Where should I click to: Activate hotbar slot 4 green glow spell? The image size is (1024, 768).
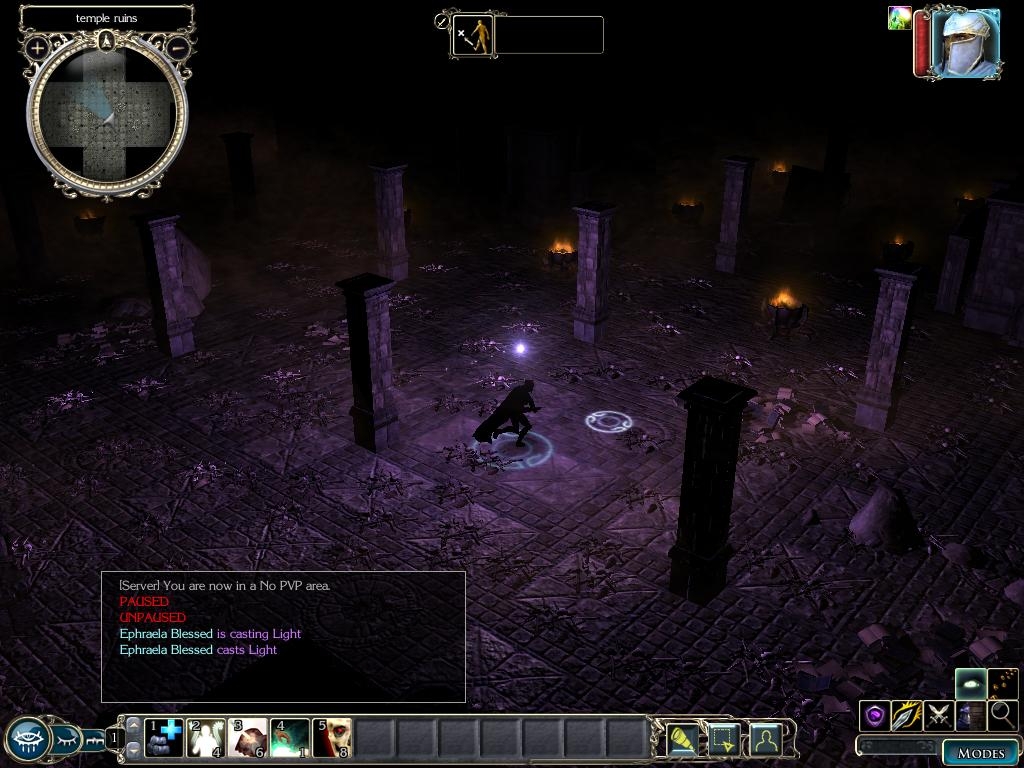pos(290,737)
